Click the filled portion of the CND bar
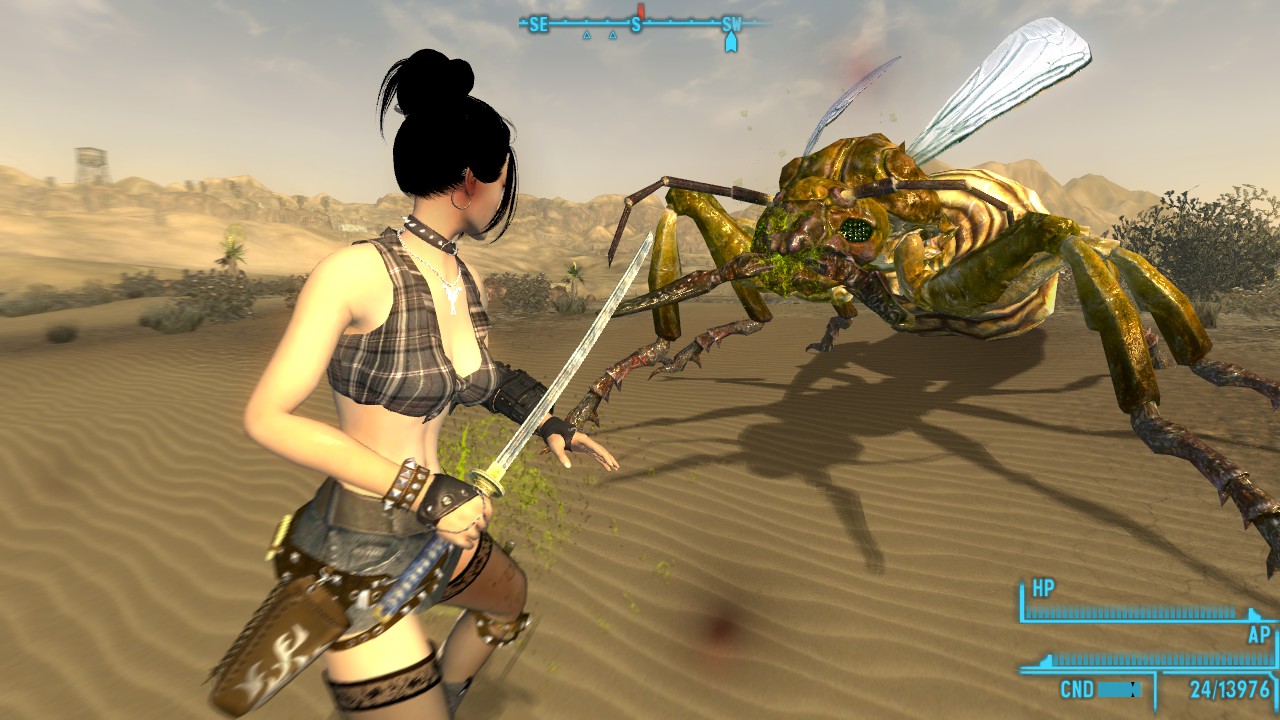The width and height of the screenshot is (1280, 720). pos(1113,689)
